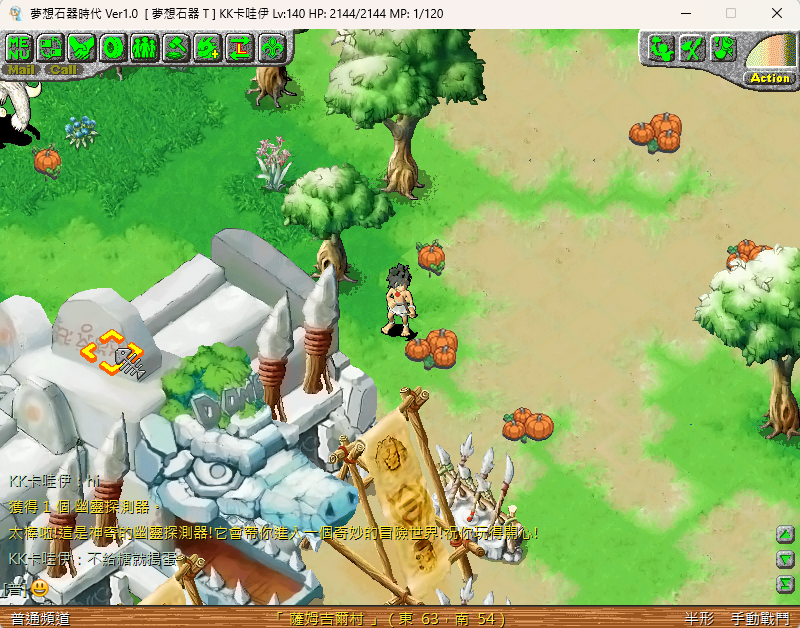Toggle the 半形 character width setting

(x=700, y=619)
